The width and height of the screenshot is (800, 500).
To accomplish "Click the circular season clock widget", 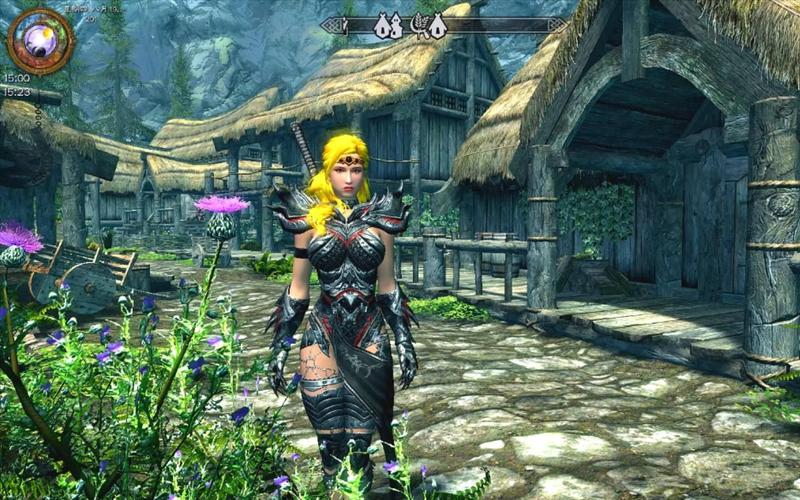I will [40, 39].
